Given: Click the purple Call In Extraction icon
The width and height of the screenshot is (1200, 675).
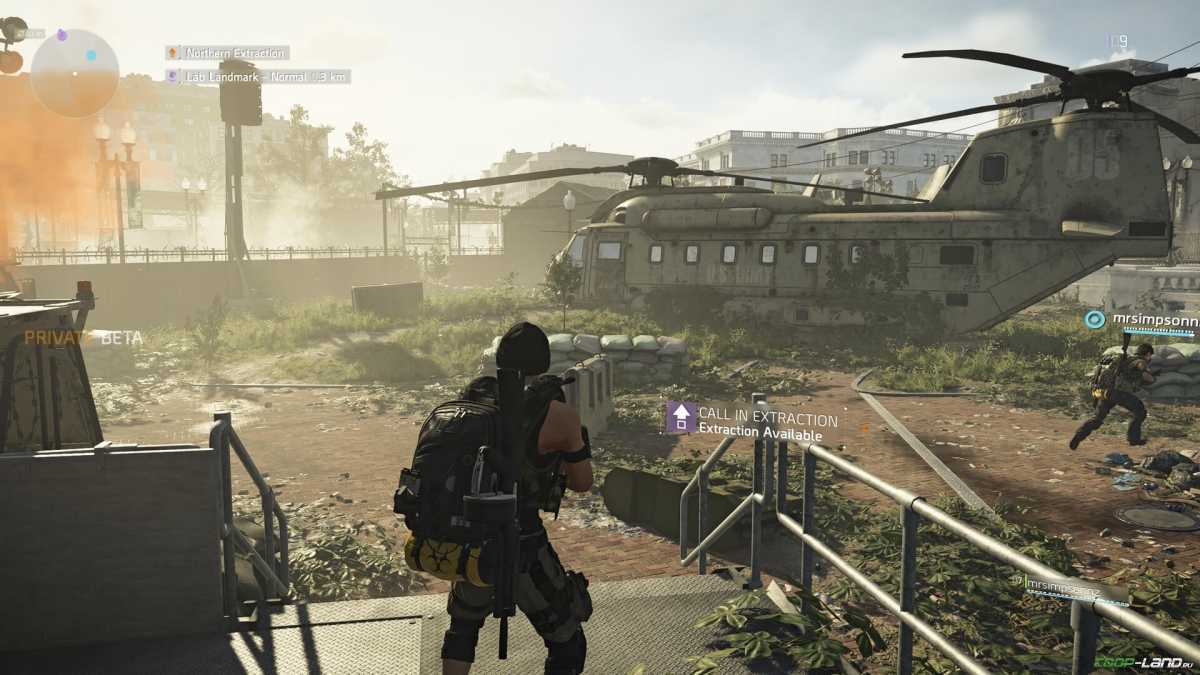Looking at the screenshot, I should coord(681,417).
